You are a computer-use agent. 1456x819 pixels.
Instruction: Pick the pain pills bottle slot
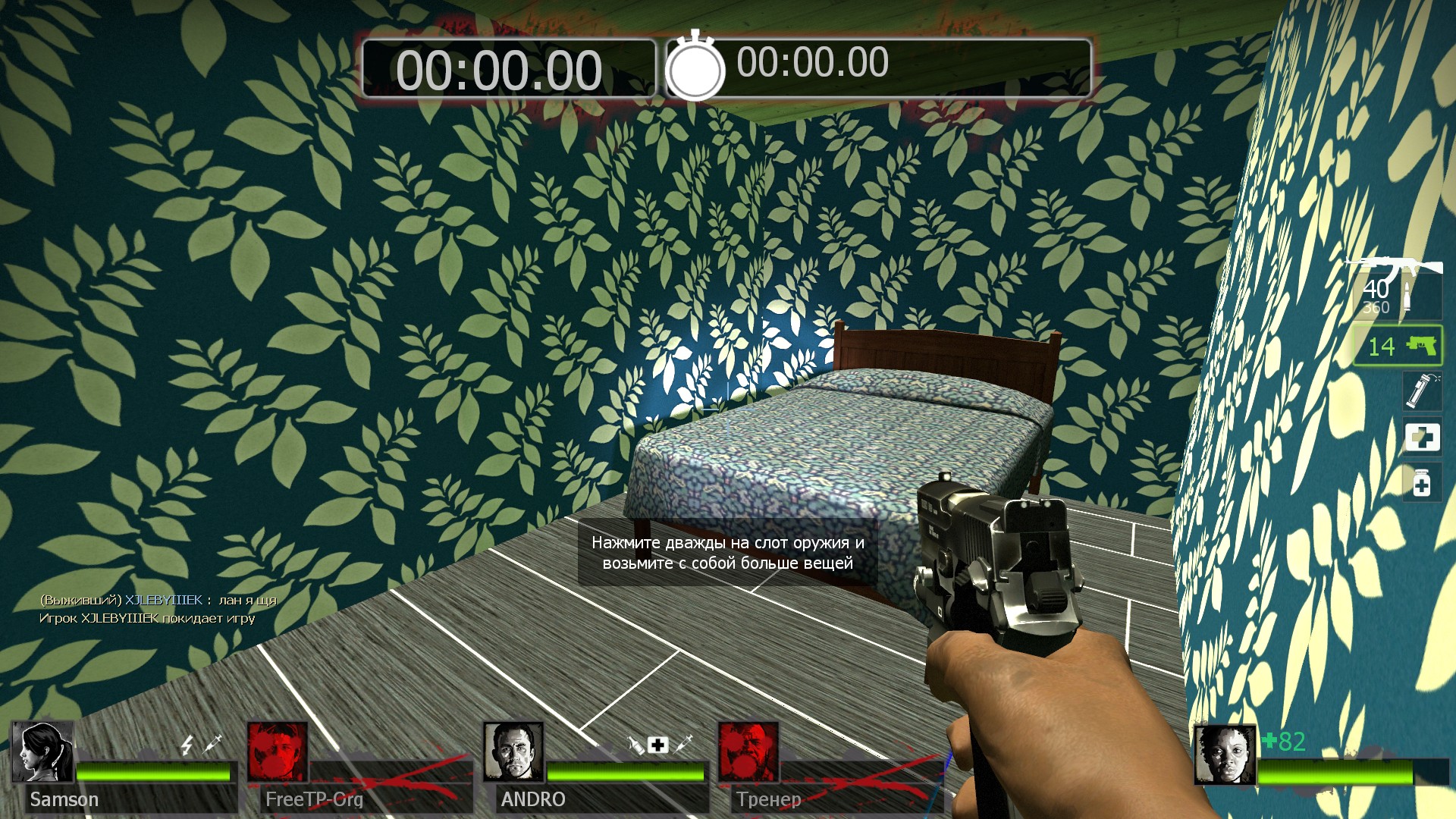coord(1422,483)
